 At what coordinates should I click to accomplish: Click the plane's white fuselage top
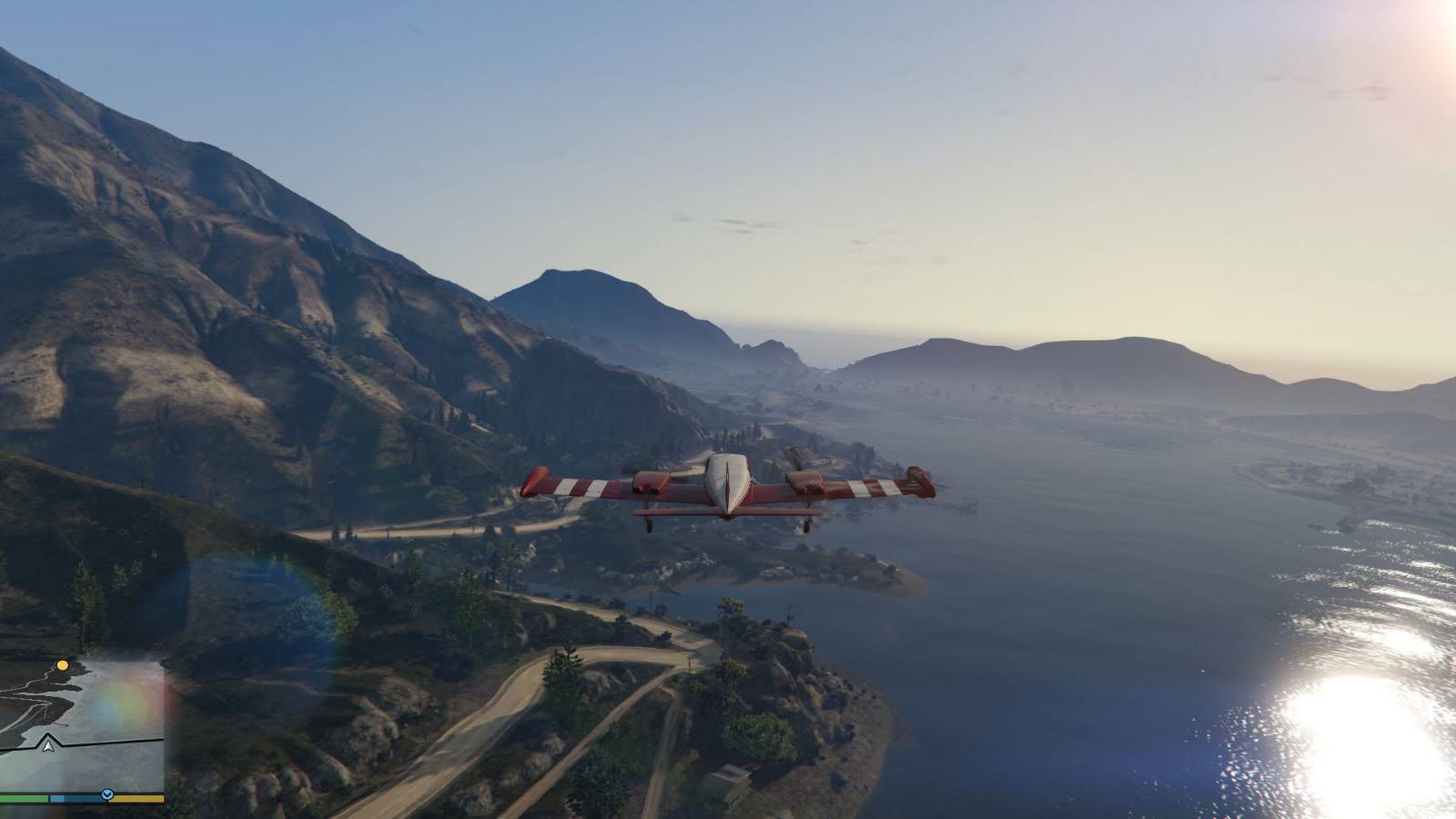point(726,458)
